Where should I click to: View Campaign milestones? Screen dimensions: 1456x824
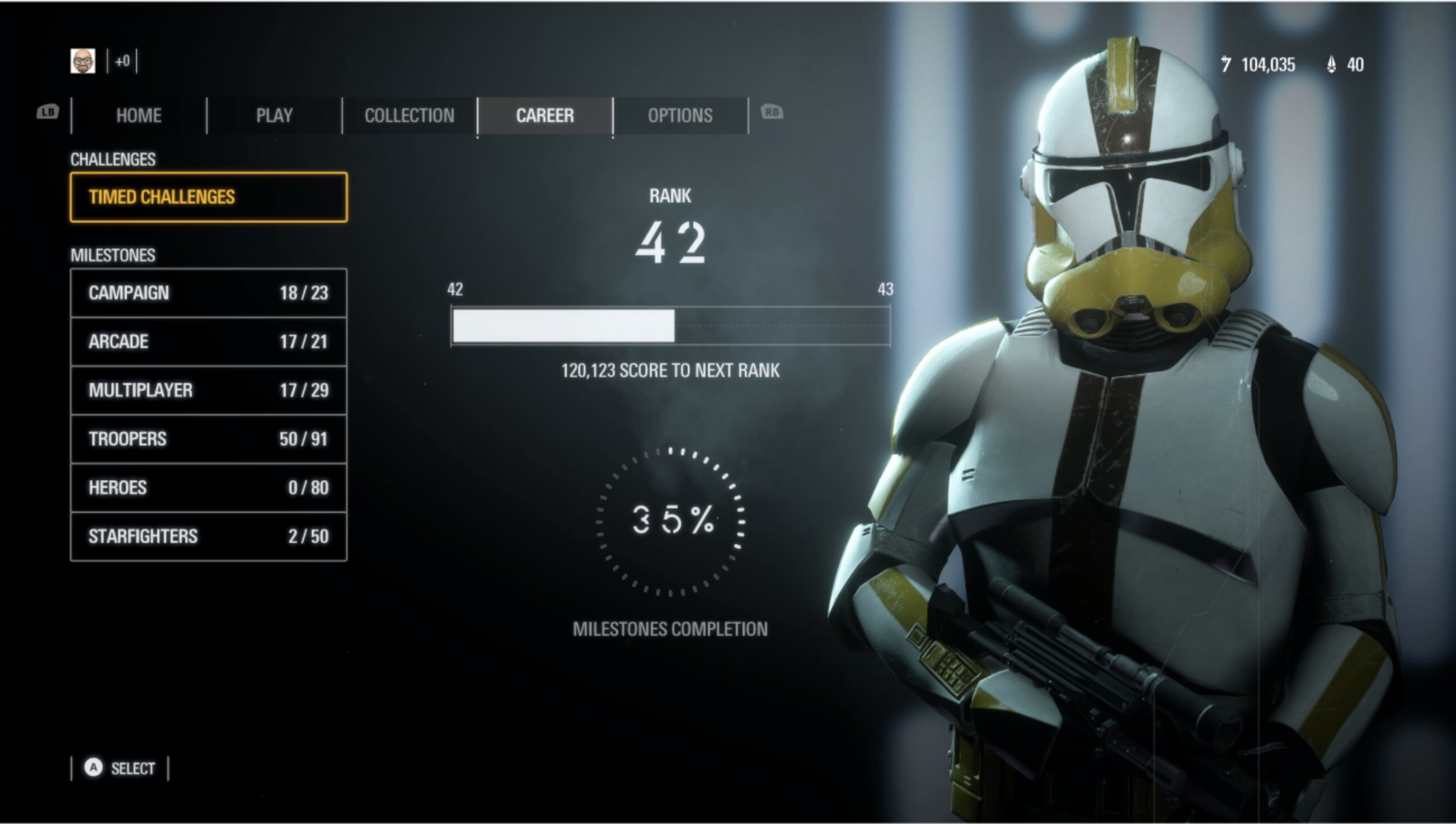(x=208, y=293)
